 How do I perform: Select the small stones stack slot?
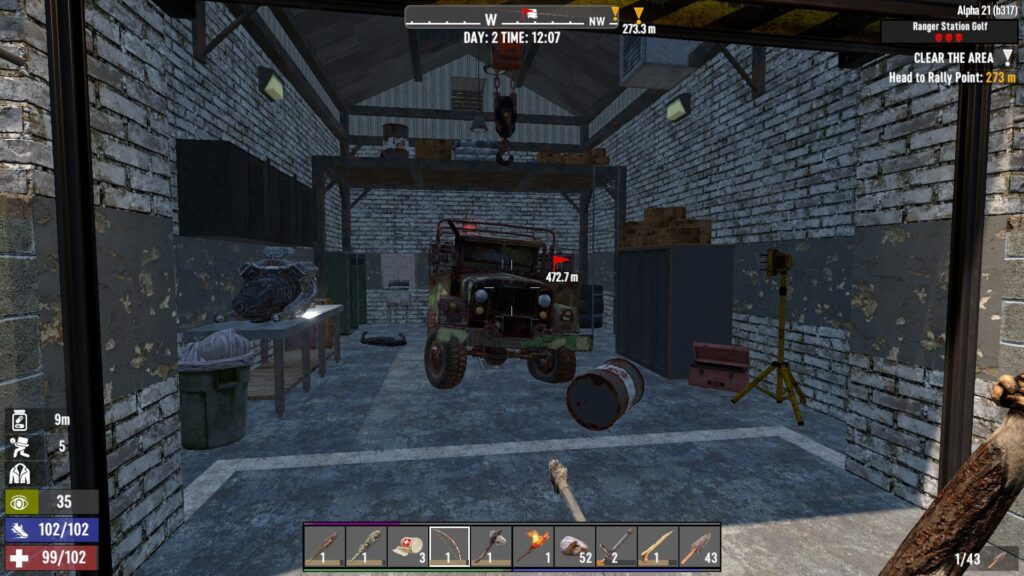point(574,546)
